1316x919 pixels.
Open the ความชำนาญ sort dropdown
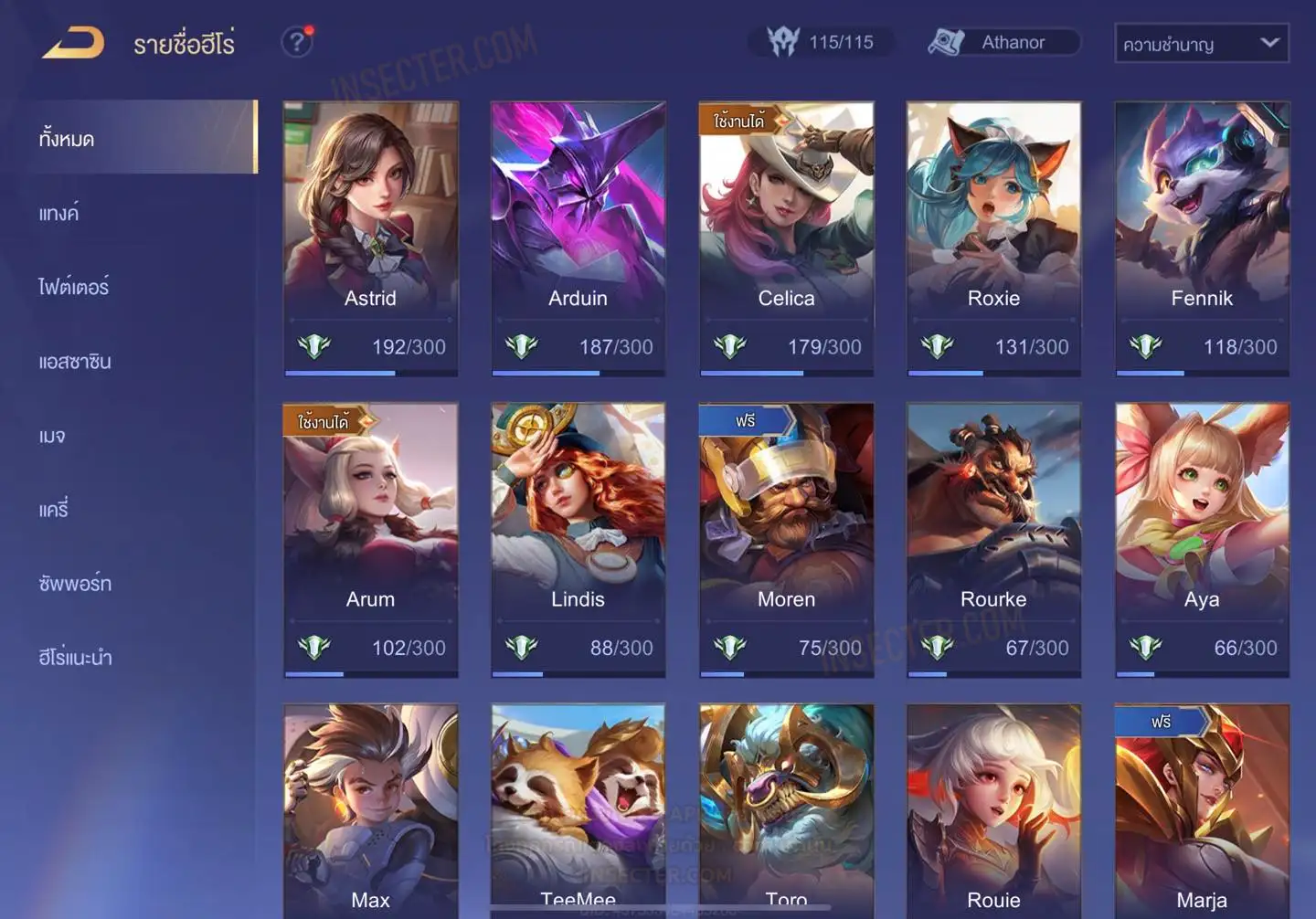(x=1201, y=43)
